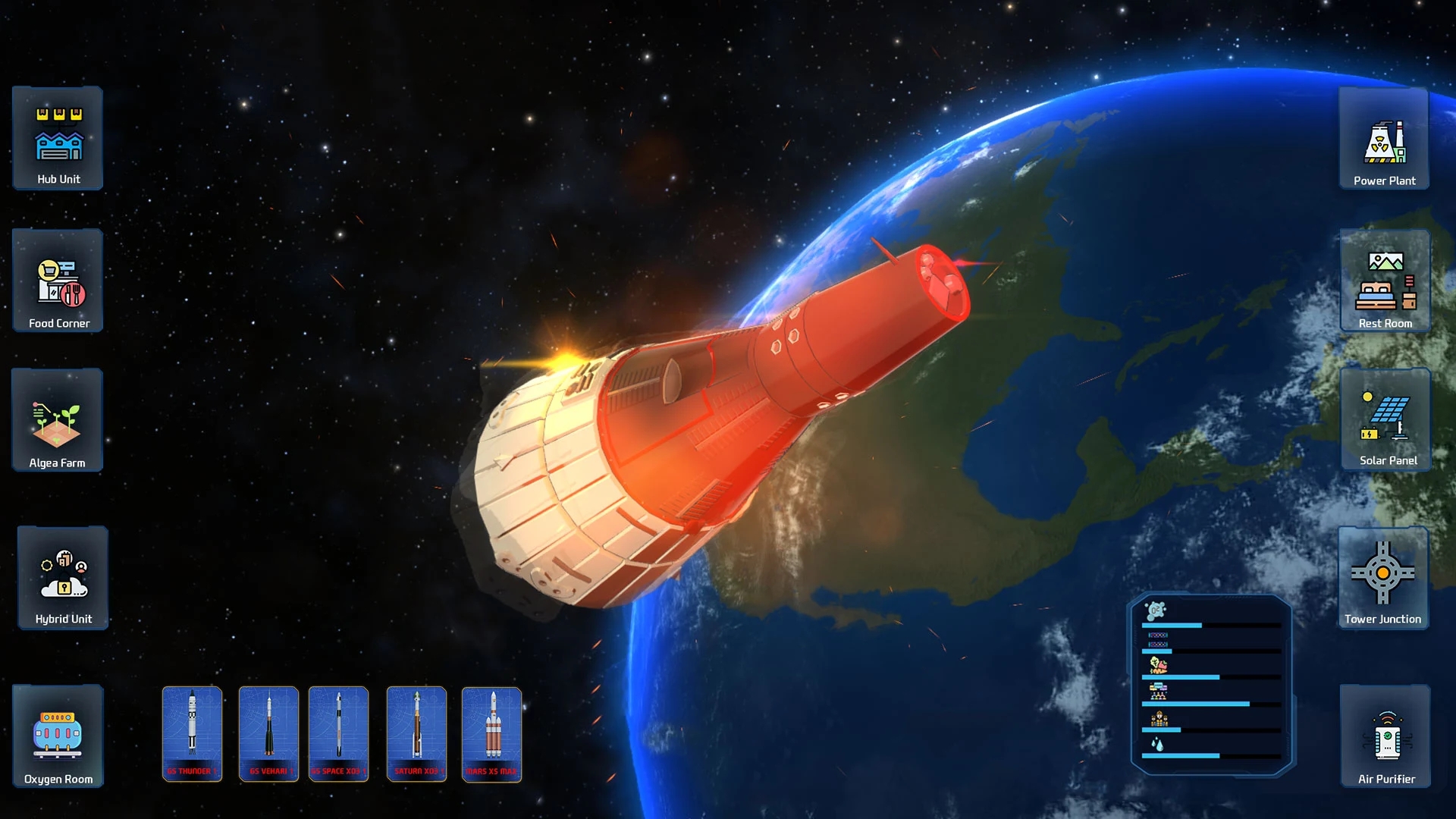1456x819 pixels.
Task: Open the Oxygen Room module
Action: pyautogui.click(x=58, y=736)
